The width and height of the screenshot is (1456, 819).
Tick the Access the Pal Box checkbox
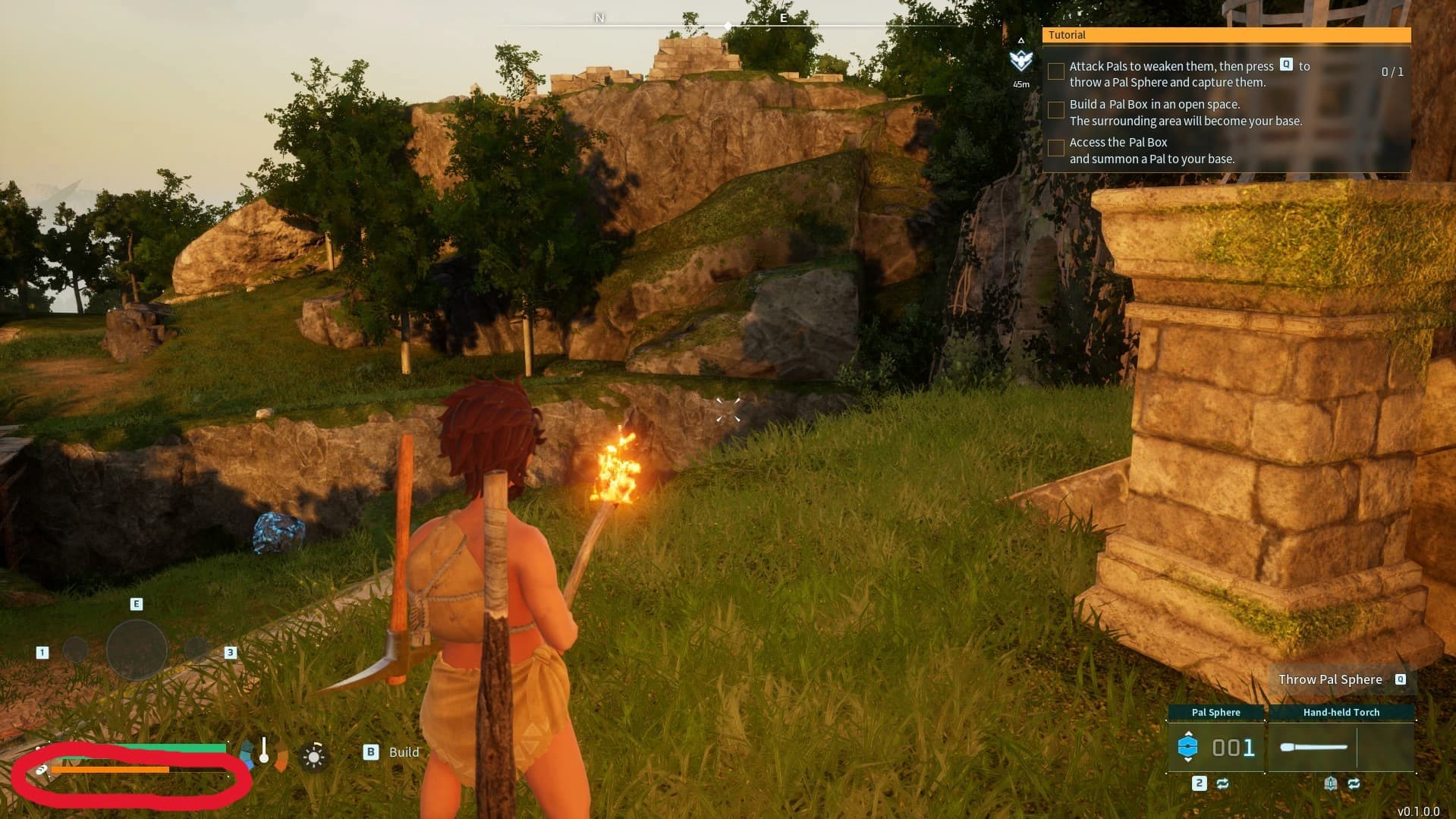pyautogui.click(x=1055, y=148)
